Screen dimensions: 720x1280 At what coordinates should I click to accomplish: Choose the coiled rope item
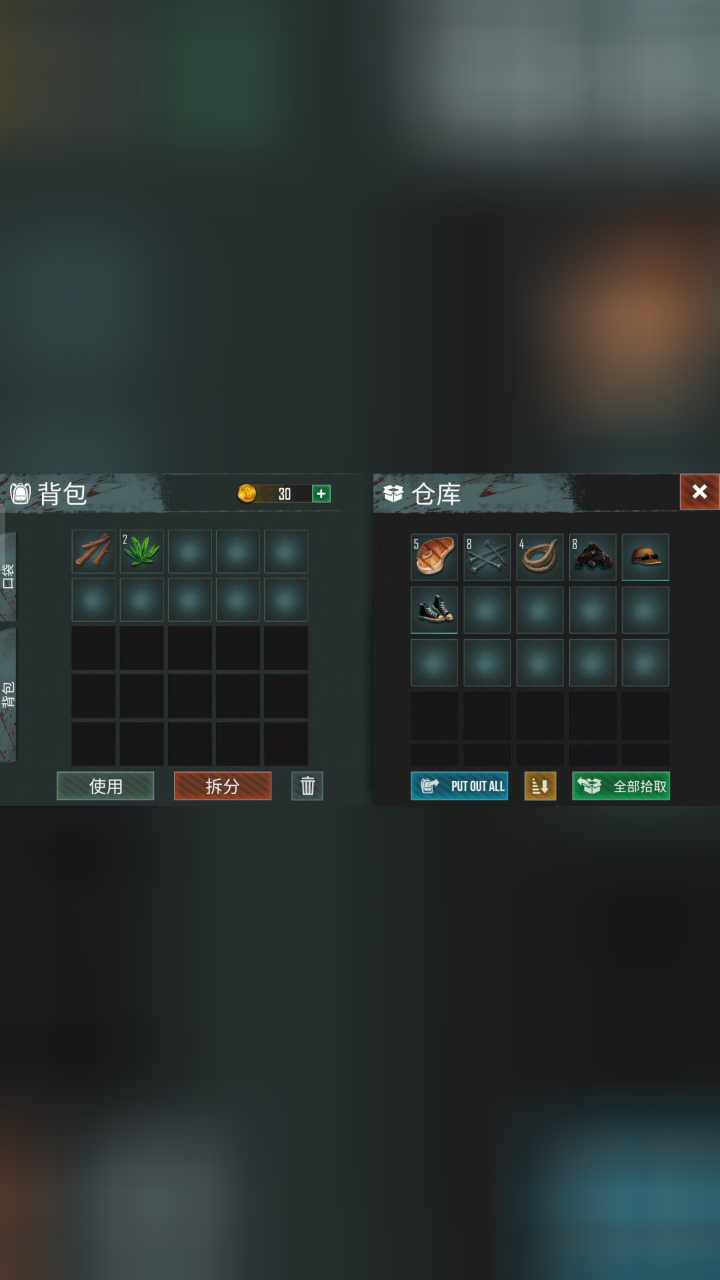[x=540, y=557]
